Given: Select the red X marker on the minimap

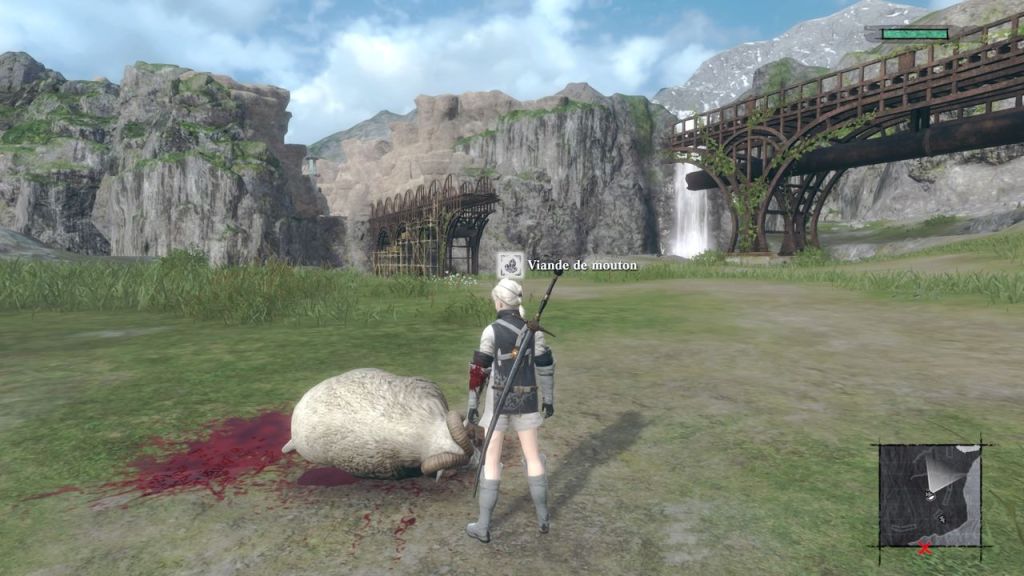Looking at the screenshot, I should (x=925, y=547).
